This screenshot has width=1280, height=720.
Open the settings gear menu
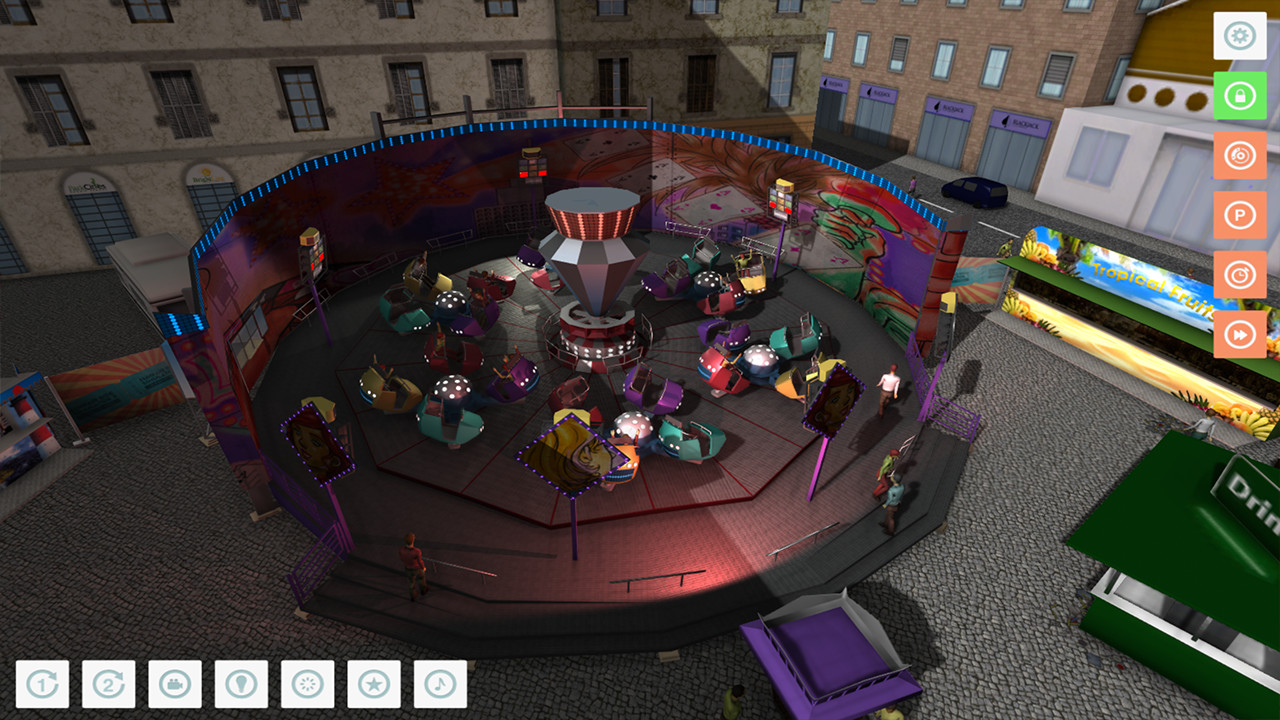point(1239,37)
